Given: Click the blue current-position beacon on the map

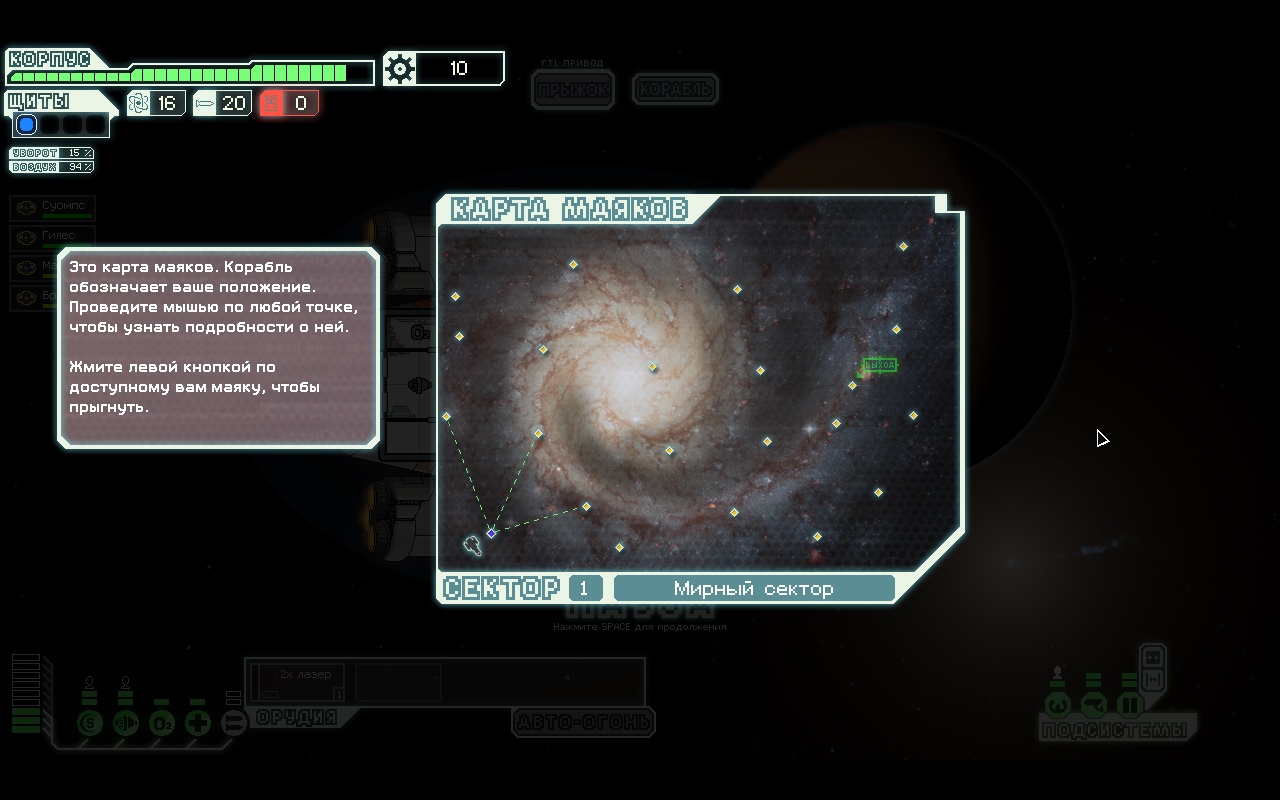Looking at the screenshot, I should coord(491,533).
